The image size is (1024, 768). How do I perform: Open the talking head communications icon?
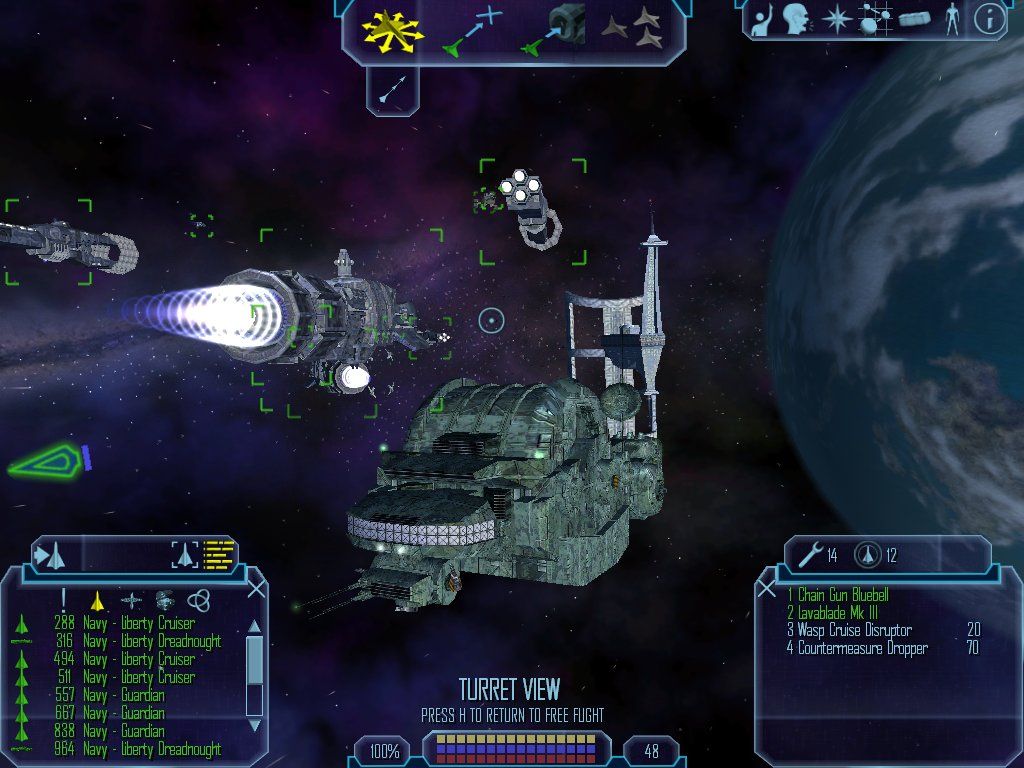(797, 19)
